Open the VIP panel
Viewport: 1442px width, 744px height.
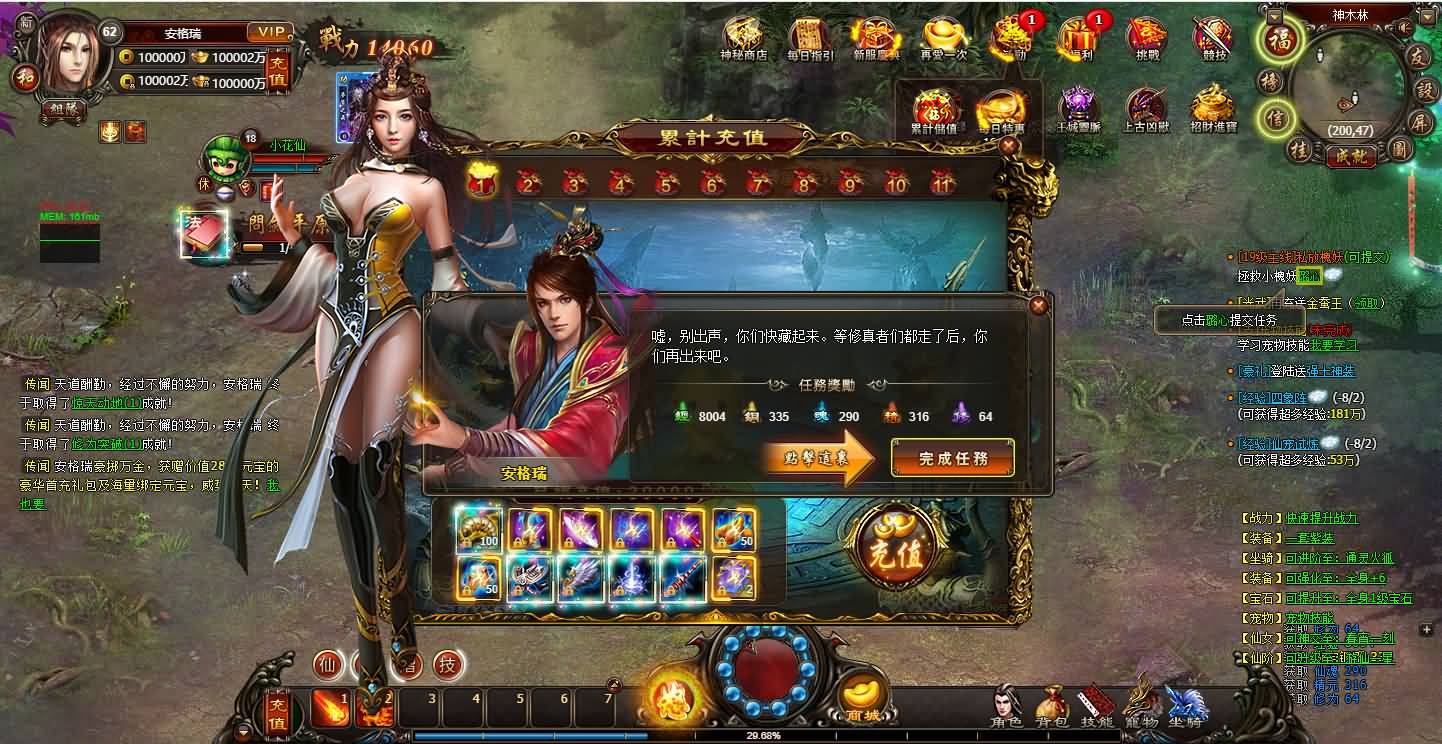pos(268,31)
